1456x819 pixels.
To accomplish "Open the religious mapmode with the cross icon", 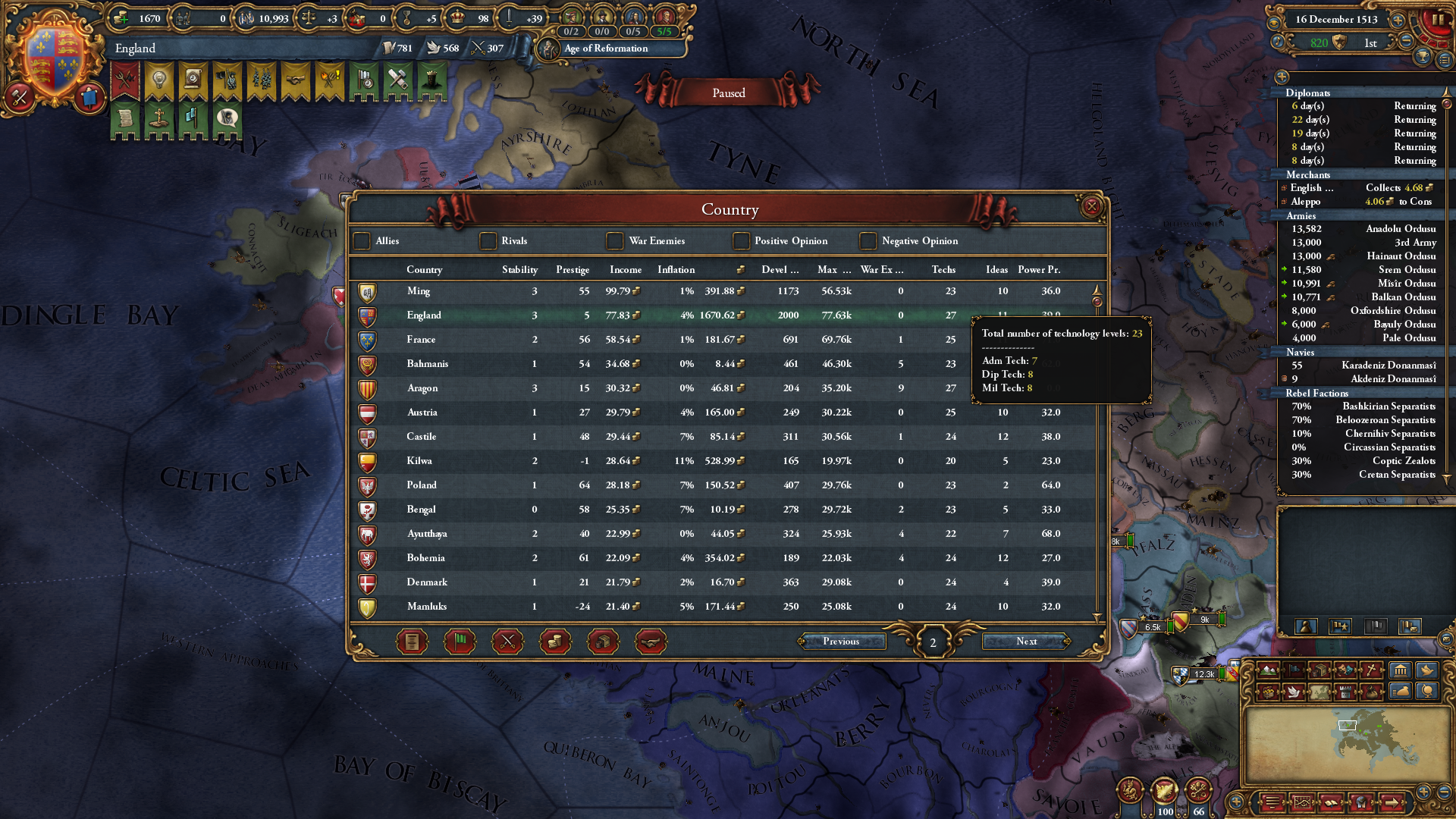I will click(x=1371, y=670).
